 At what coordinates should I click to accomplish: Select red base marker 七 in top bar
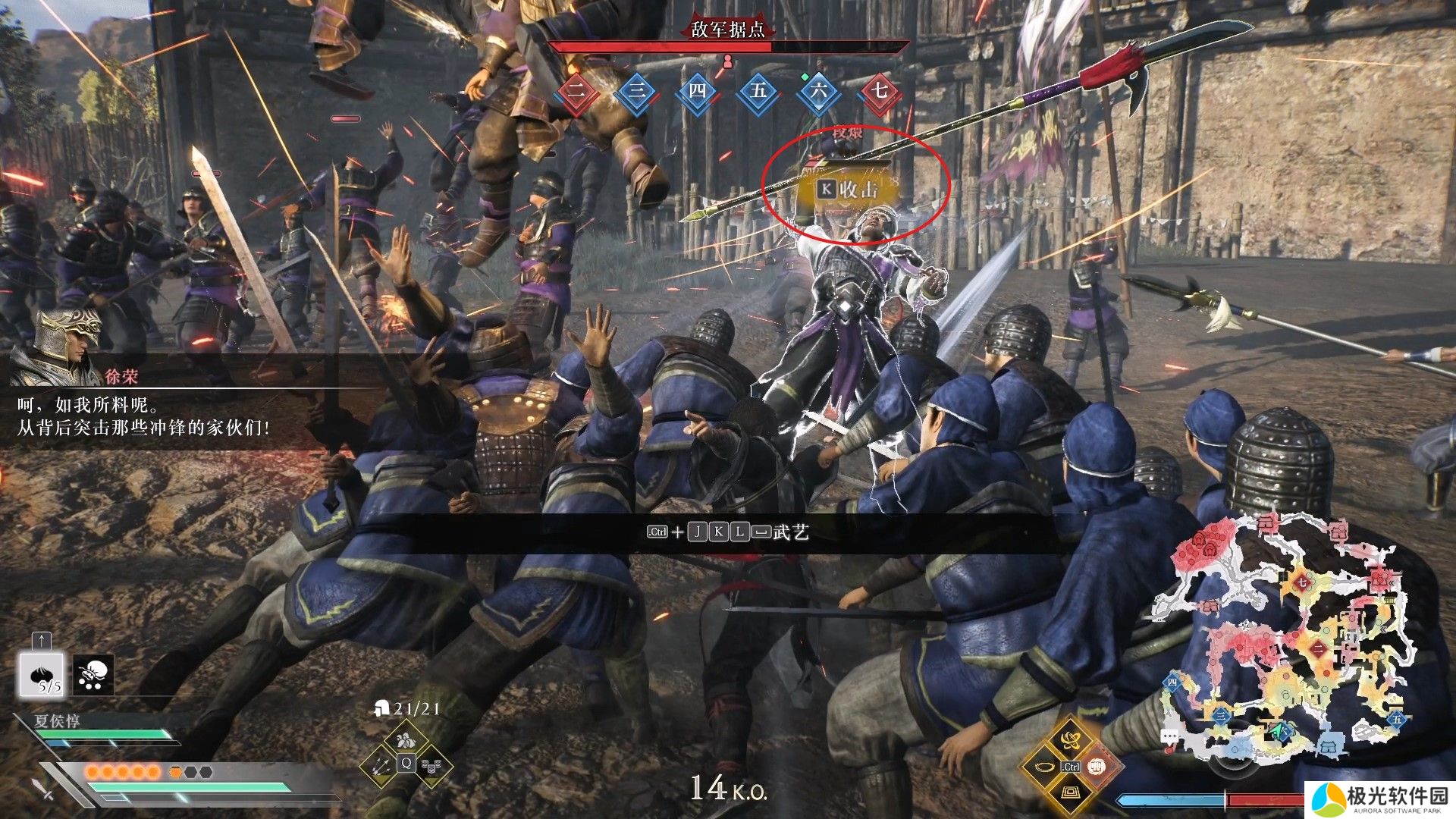click(880, 92)
